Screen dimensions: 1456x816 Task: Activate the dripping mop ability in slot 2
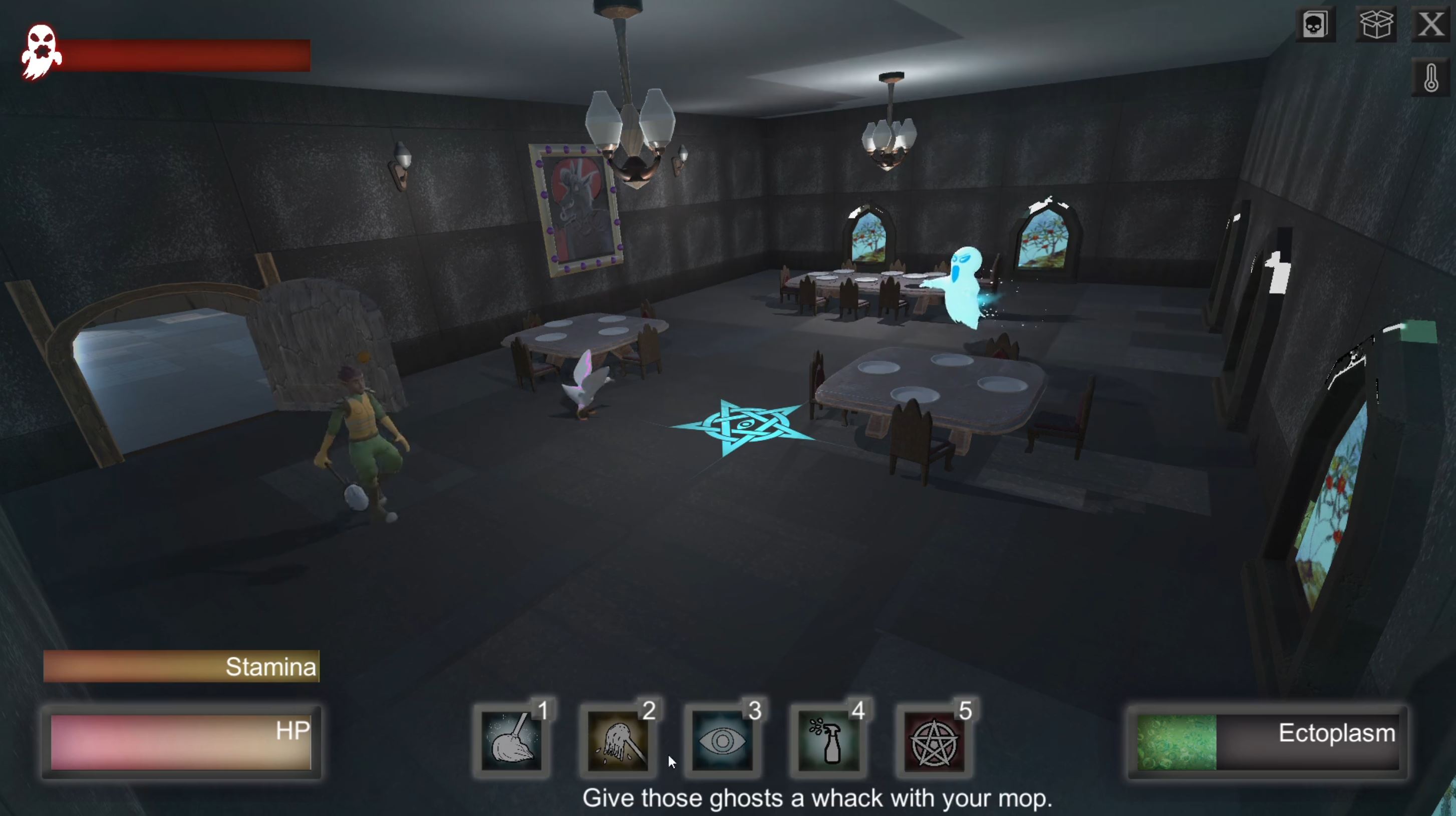coord(618,741)
